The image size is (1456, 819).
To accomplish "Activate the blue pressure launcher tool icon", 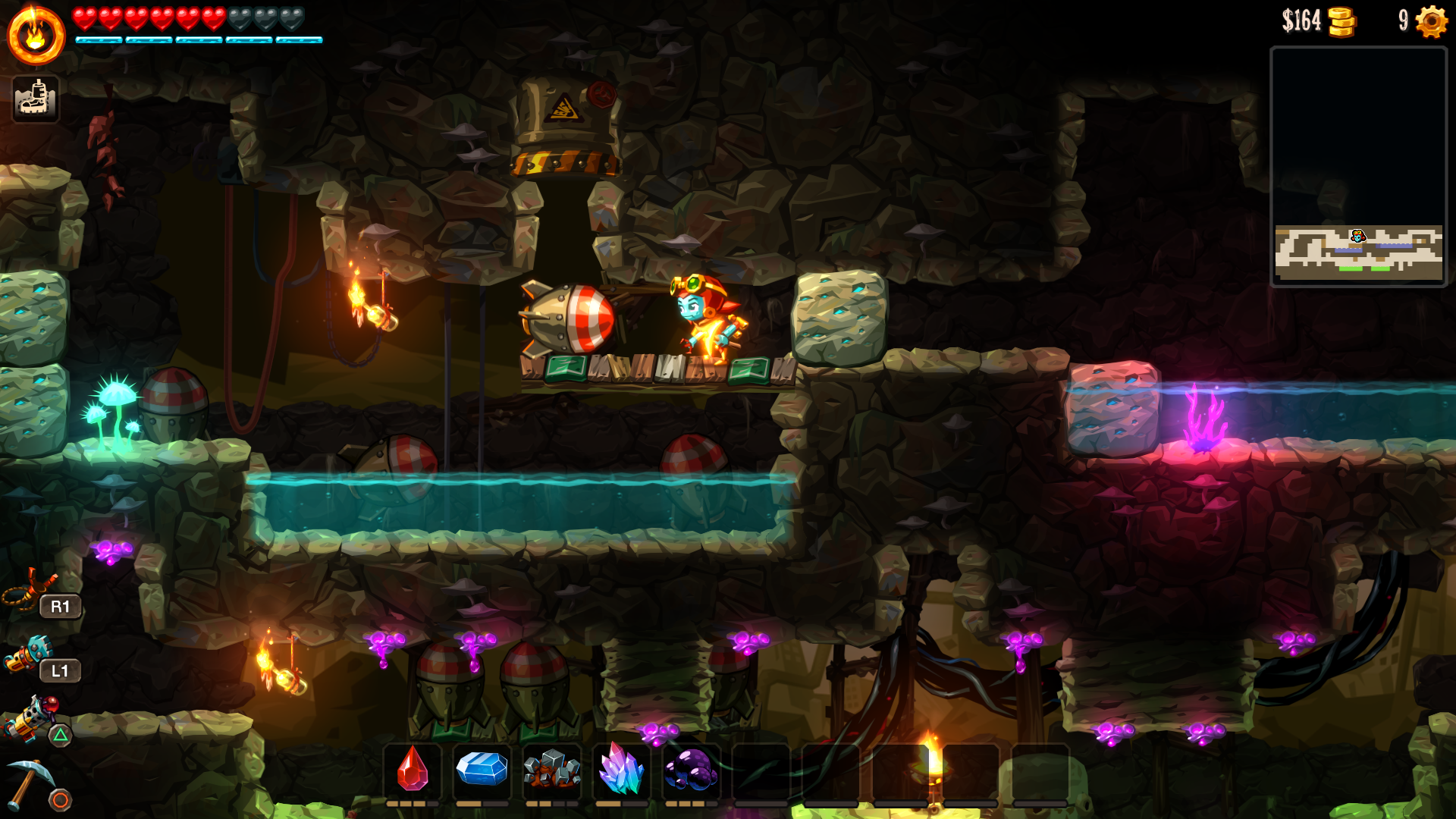I will [x=29, y=654].
